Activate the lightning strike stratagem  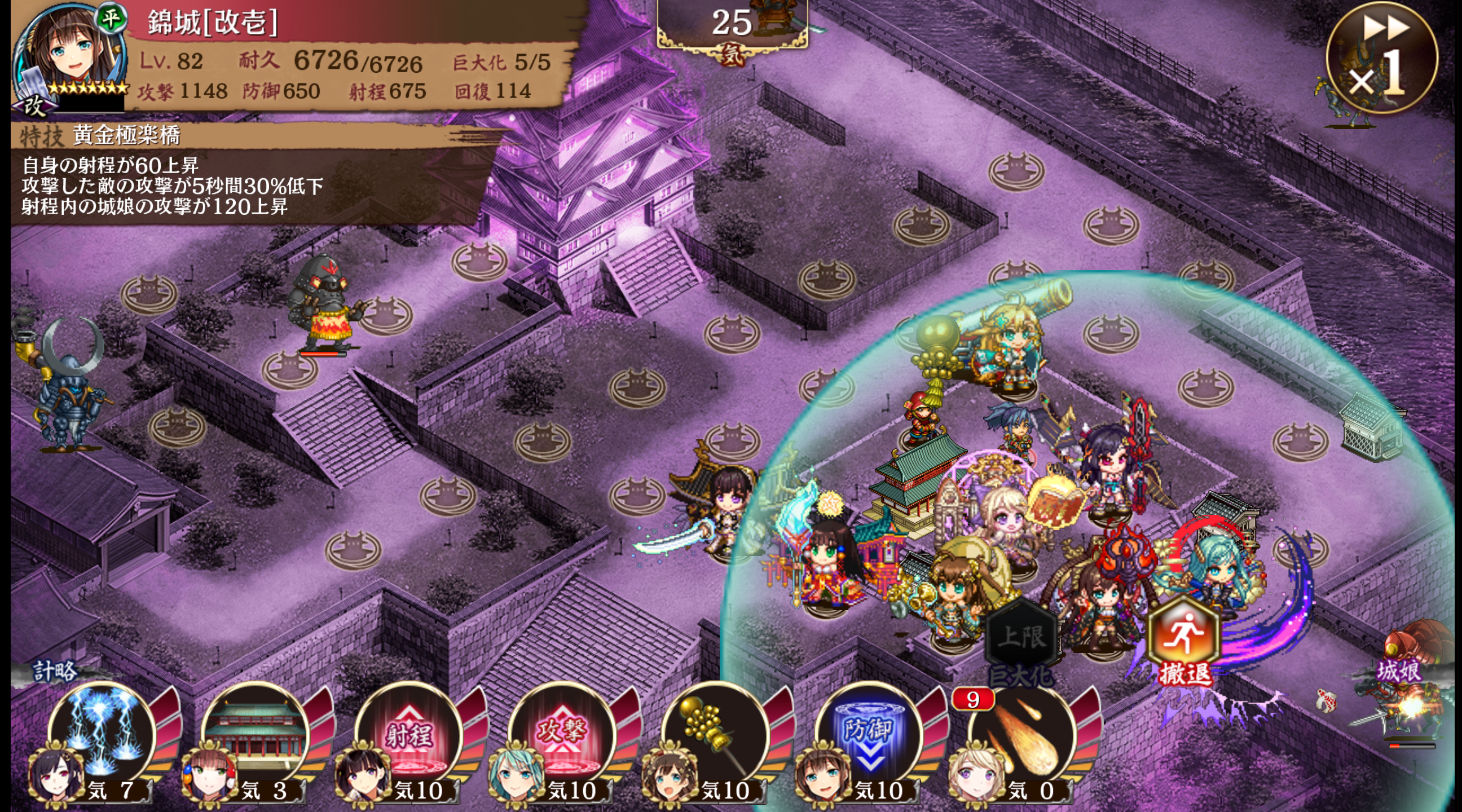coord(102,735)
